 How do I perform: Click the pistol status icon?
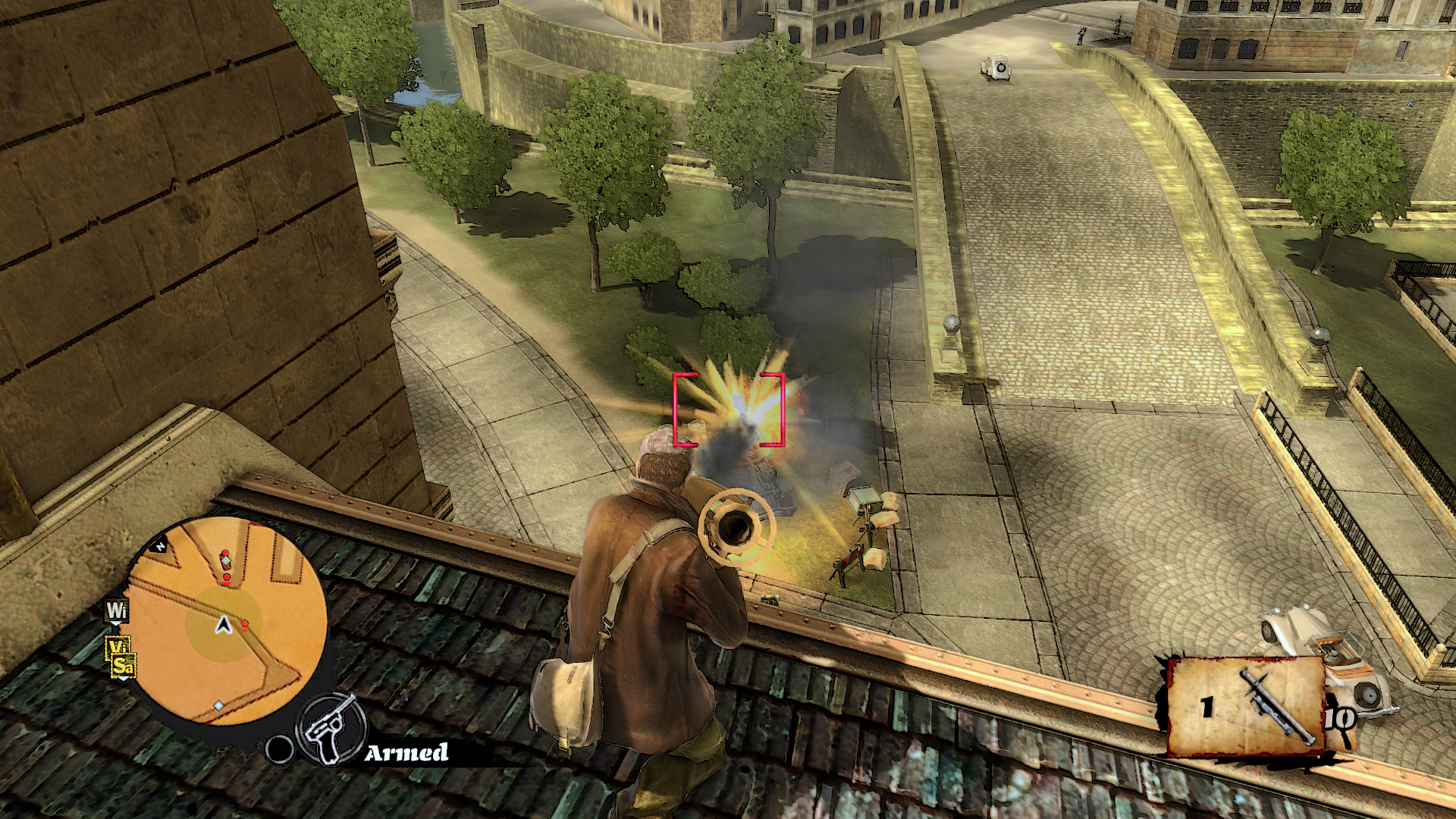point(328,728)
